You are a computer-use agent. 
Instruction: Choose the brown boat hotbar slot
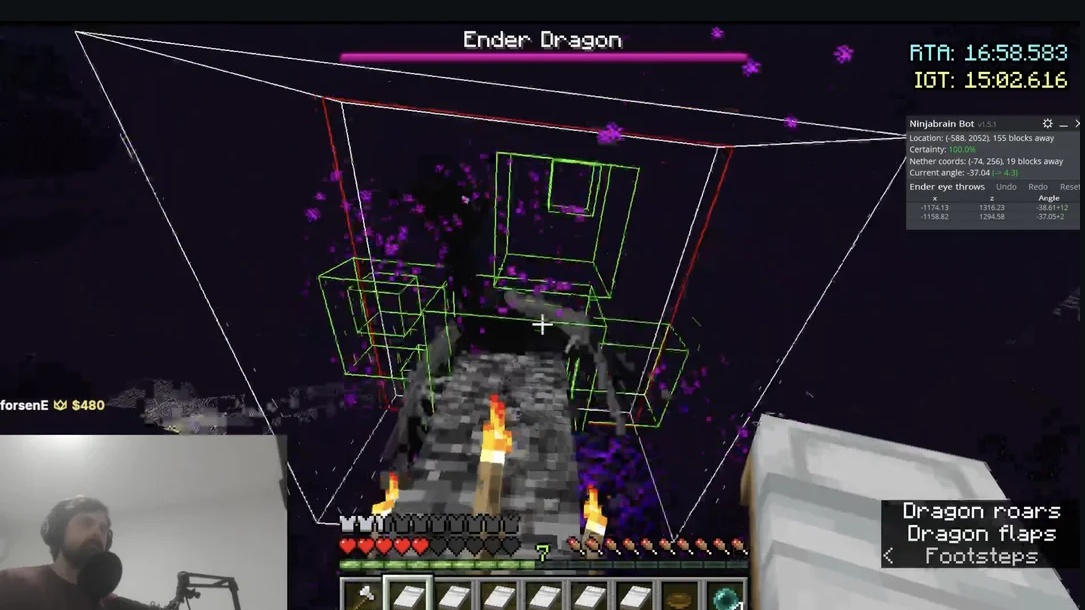[681, 595]
